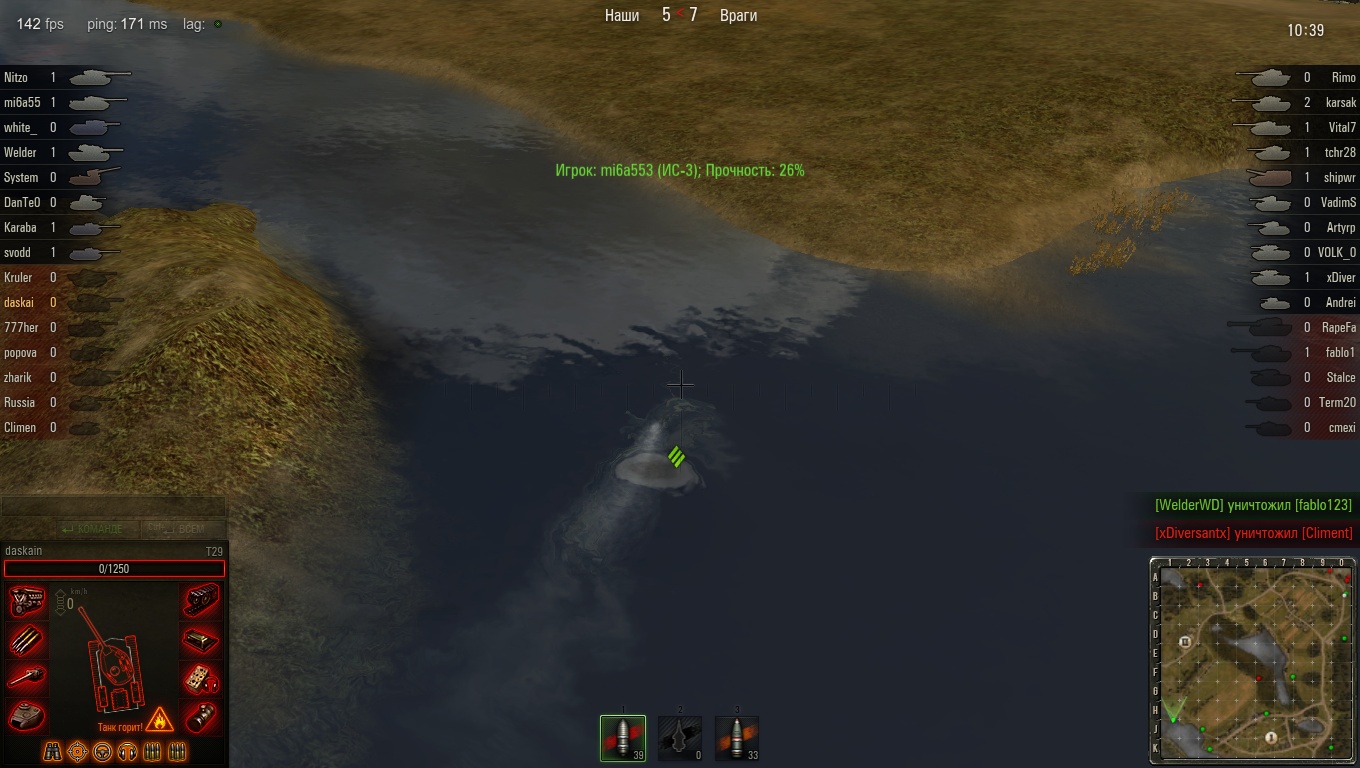Select the high-explosive shell slot with 33 rounds
This screenshot has width=1360, height=768.
(737, 738)
